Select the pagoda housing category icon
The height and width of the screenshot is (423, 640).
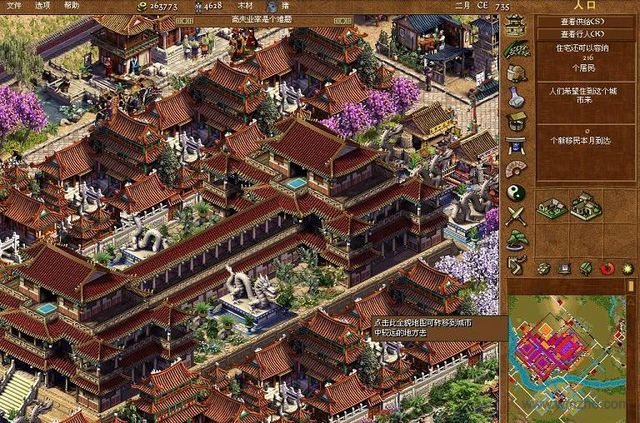pyautogui.click(x=516, y=26)
